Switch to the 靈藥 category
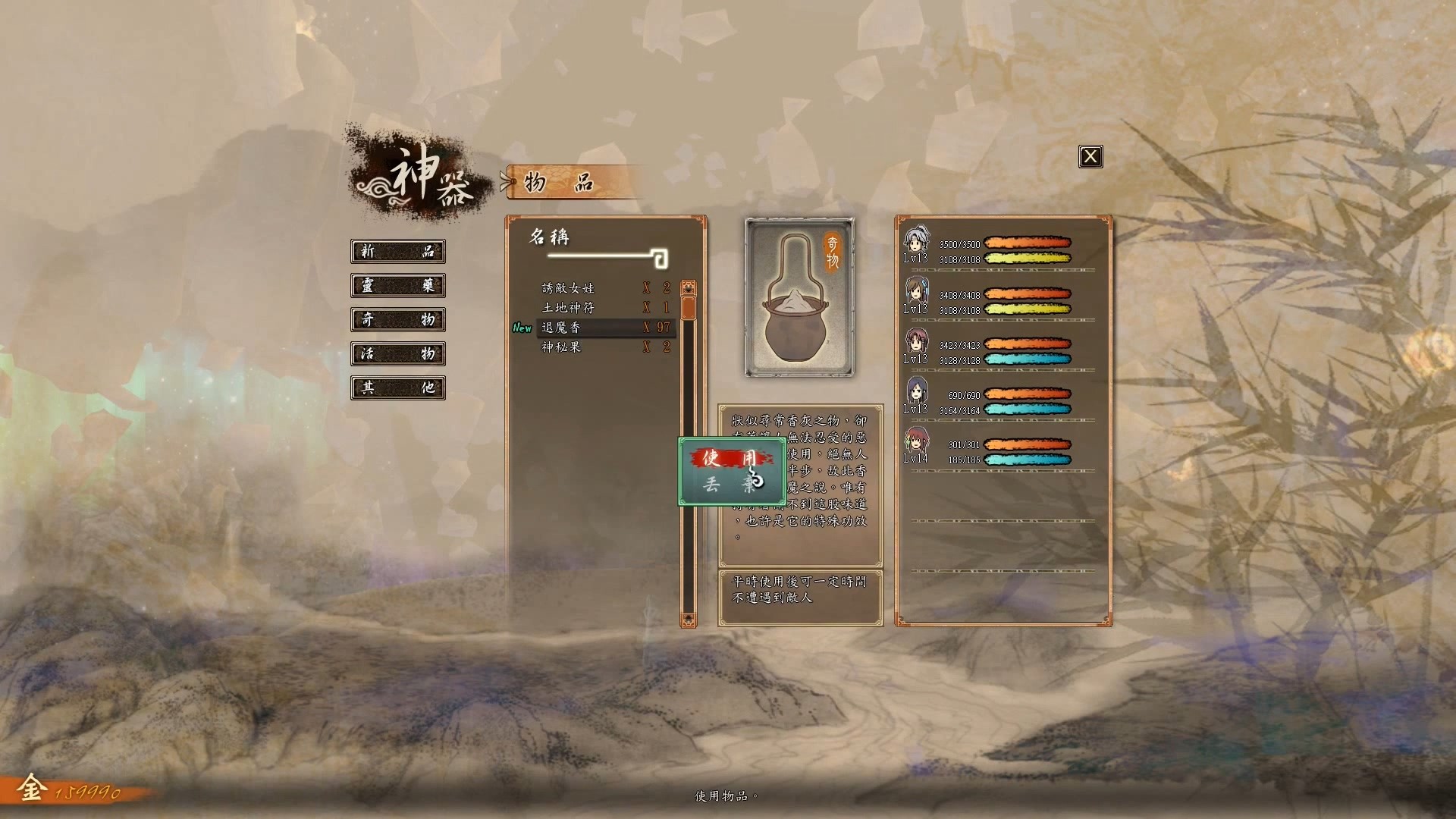 tap(397, 286)
